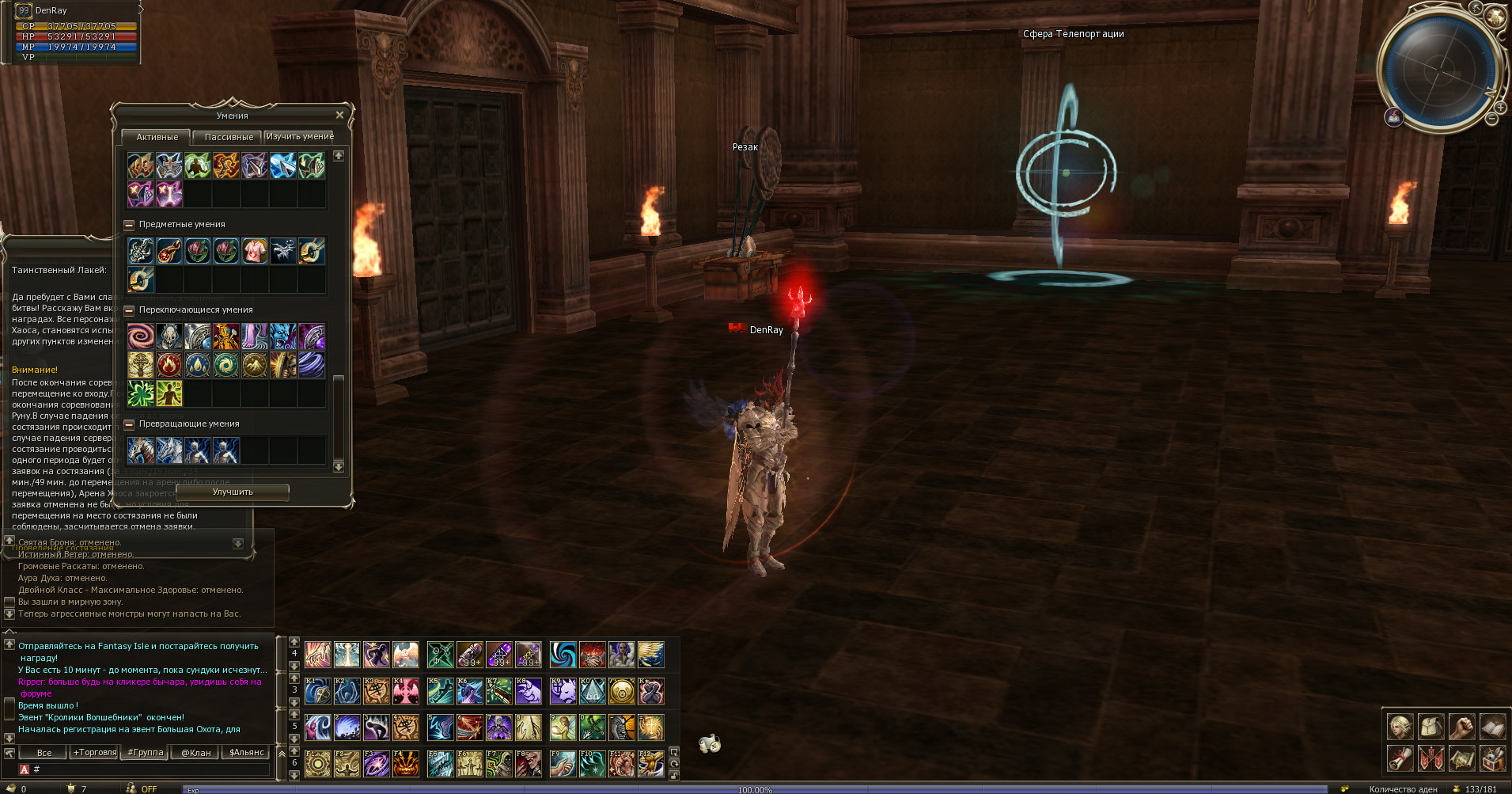The image size is (1512, 794).
Task: Activate the handshake icon on the hotbar
Action: coord(592,655)
